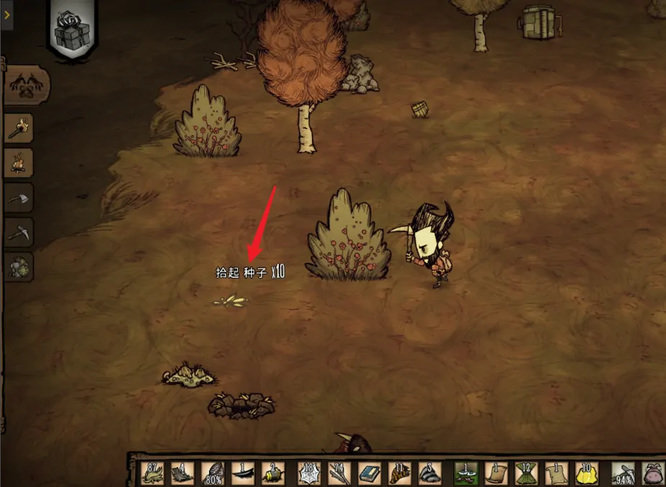Select the spider web inventory slot
The height and width of the screenshot is (487, 666).
click(x=309, y=472)
